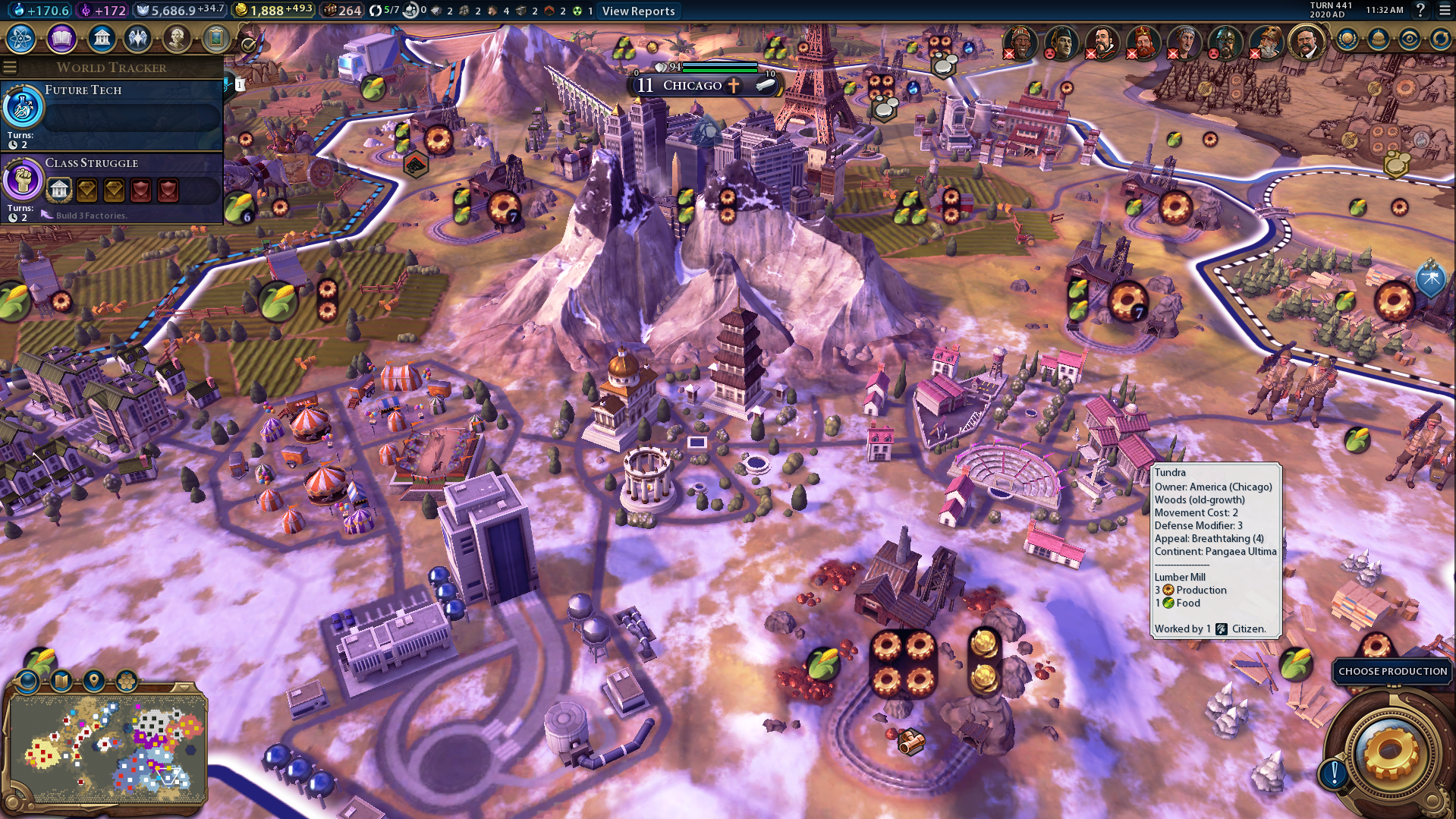The image size is (1456, 819).
Task: Select the map pin tool on minimap
Action: (94, 680)
